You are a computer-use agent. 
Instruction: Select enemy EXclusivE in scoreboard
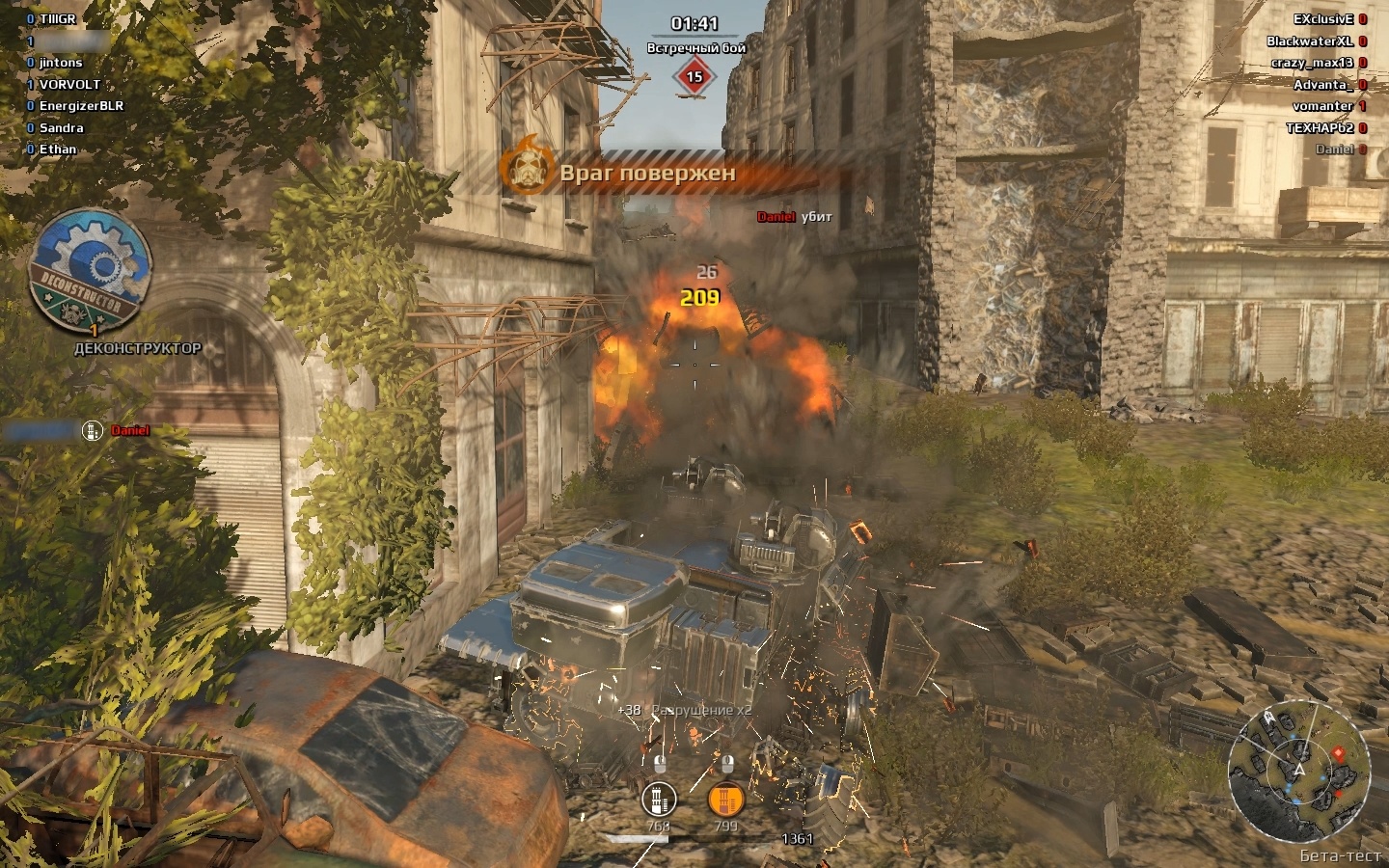[1323, 19]
